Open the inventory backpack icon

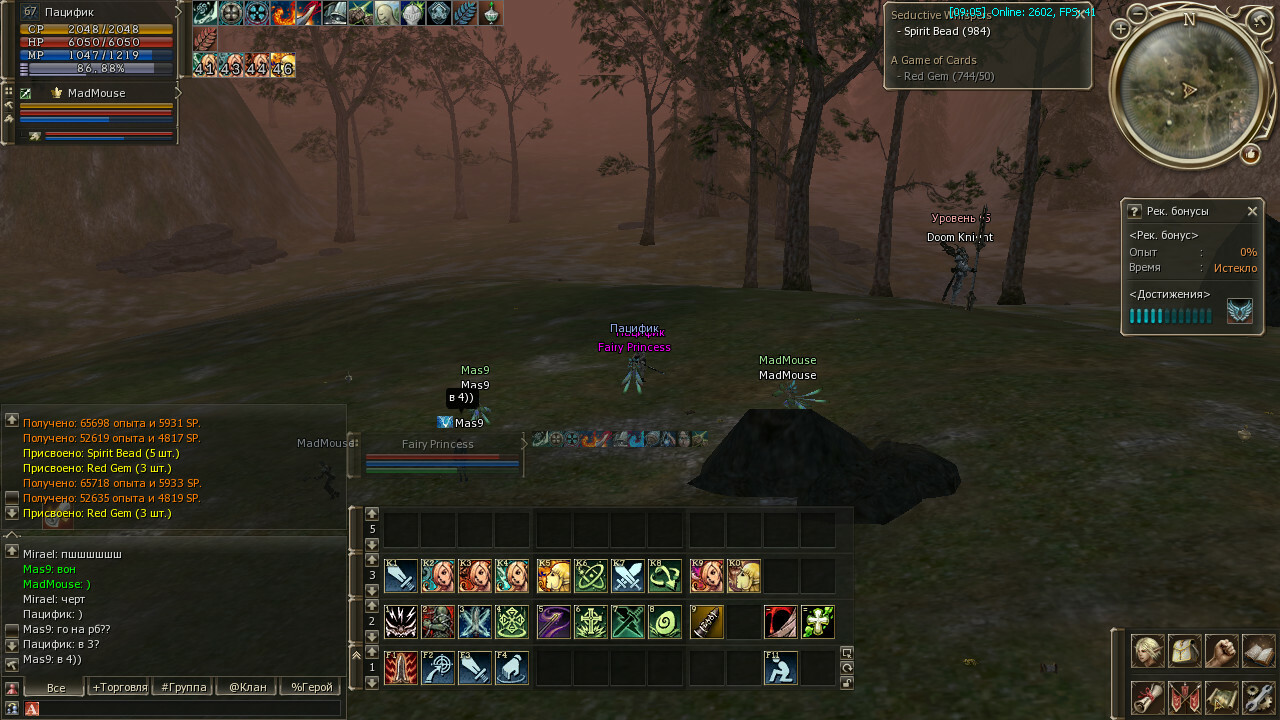(1184, 651)
